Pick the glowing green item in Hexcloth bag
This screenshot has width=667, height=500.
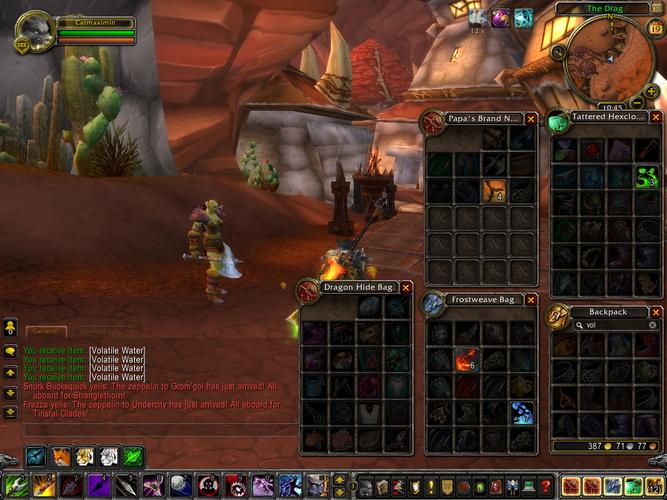coord(646,177)
